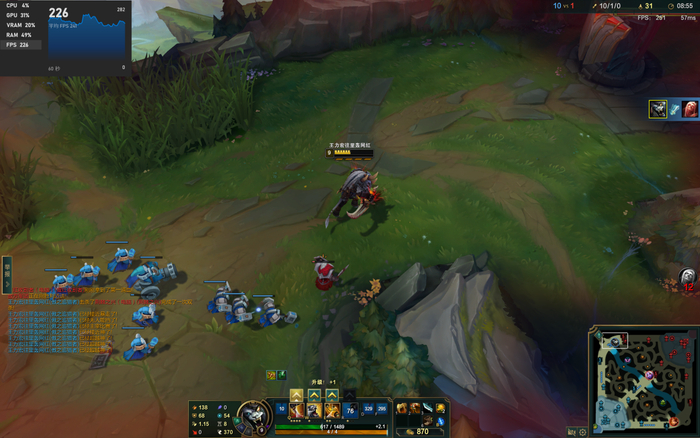Use the first summoner spell icon

pos(368,410)
